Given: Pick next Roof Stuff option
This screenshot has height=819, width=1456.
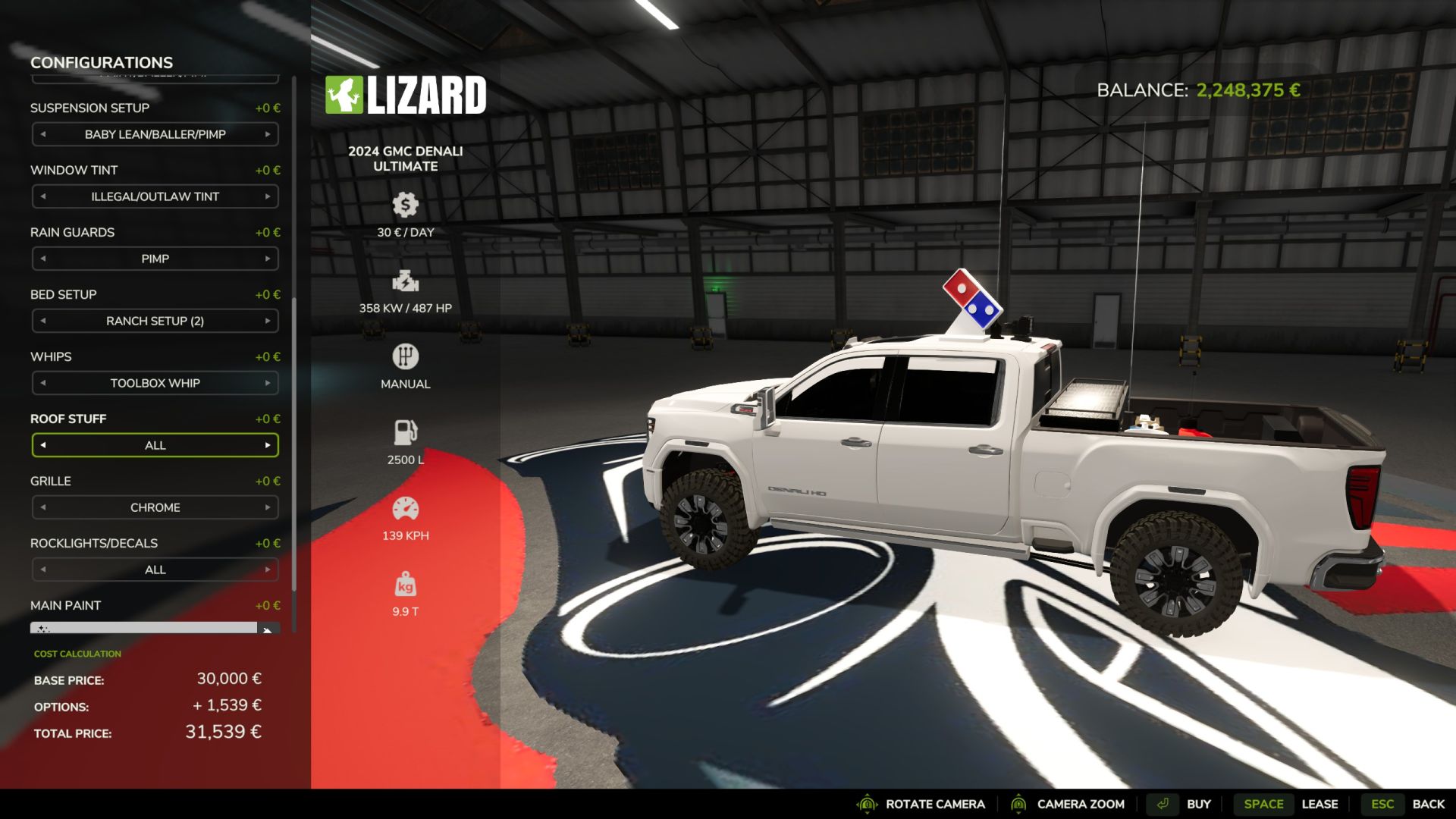Looking at the screenshot, I should (268, 445).
